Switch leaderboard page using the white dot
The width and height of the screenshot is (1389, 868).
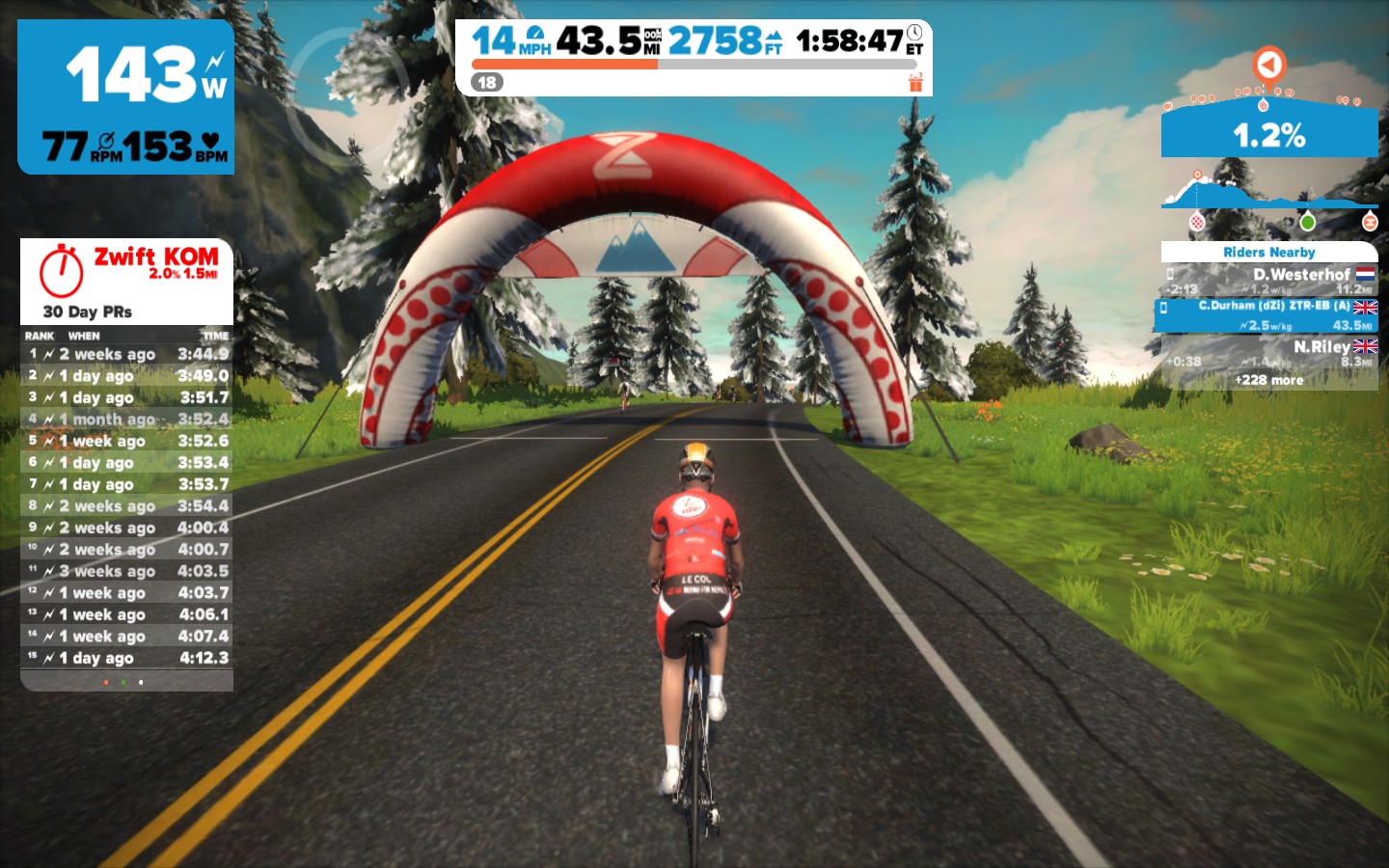tap(141, 683)
